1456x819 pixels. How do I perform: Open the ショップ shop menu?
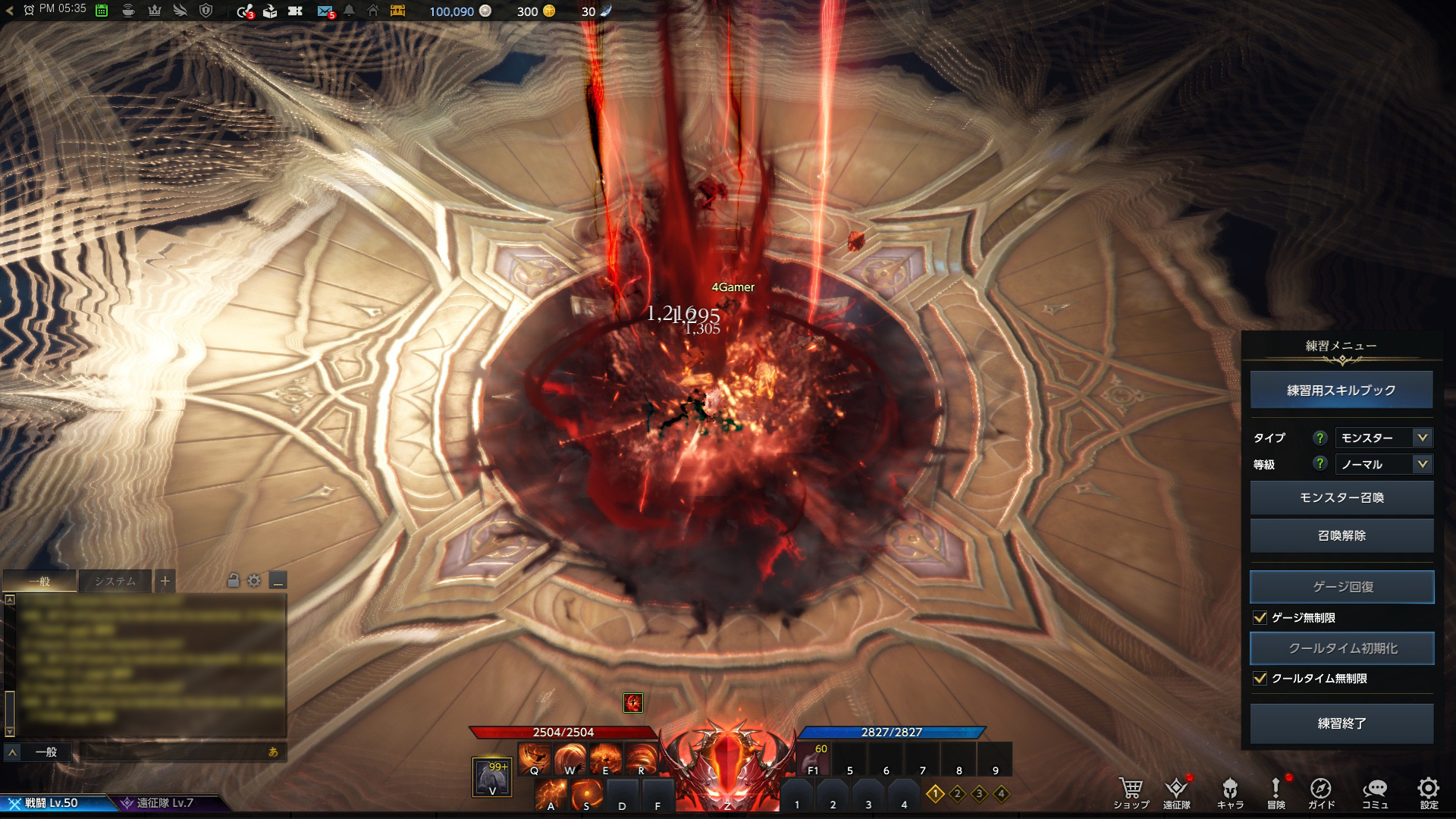point(1131,792)
